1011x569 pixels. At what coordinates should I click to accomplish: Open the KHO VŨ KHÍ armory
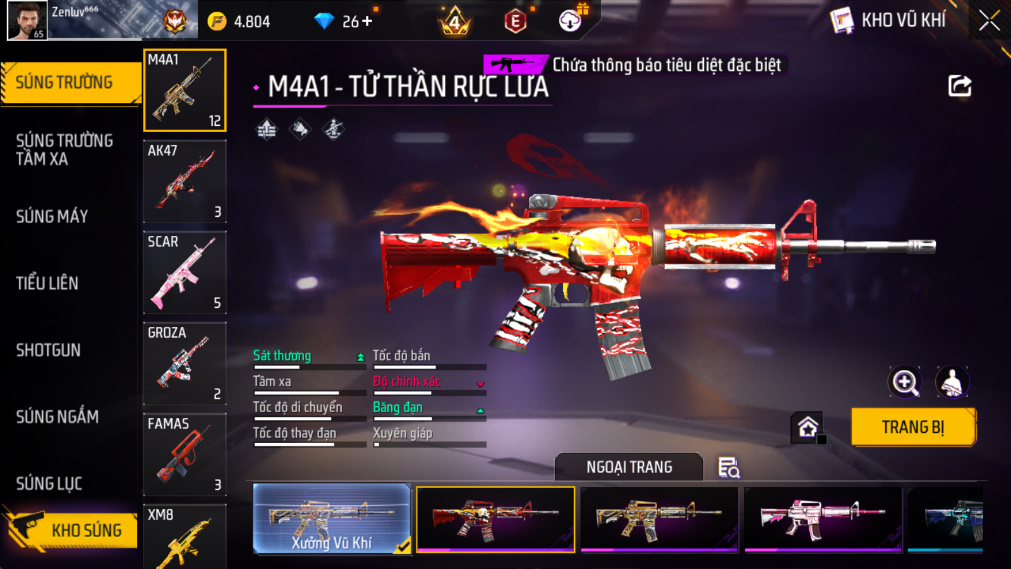pos(888,20)
